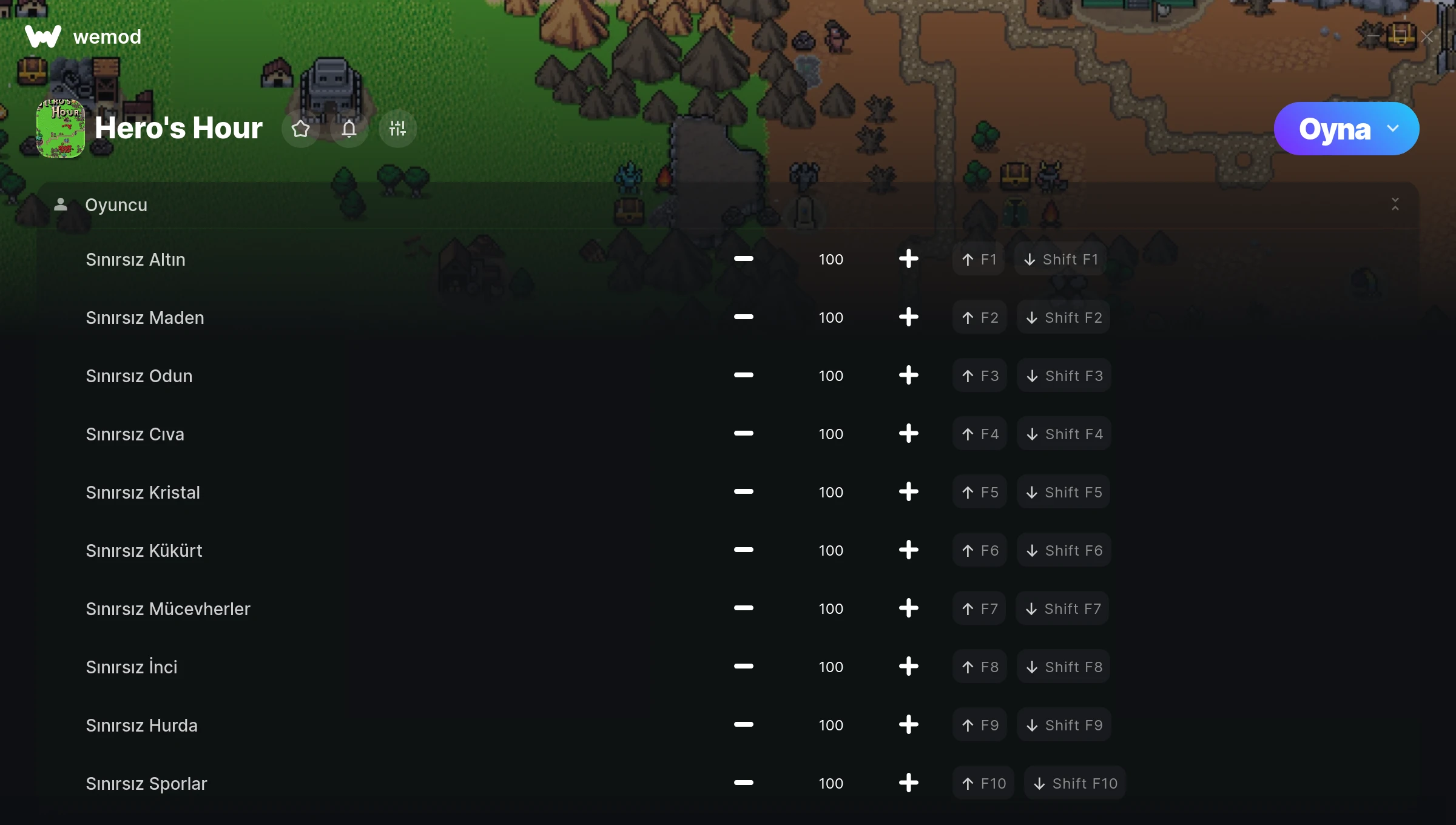Increase Sınırsız Altın with the plus button
Viewport: 1456px width, 825px height.
[x=908, y=259]
